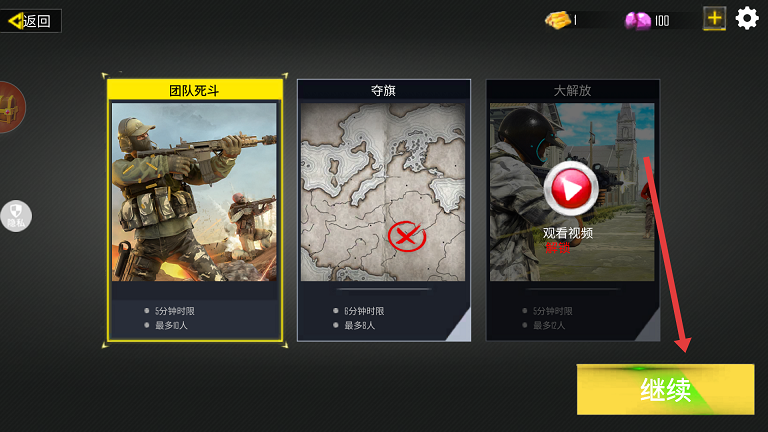Viewport: 768px width, 432px height.
Task: Tap the yellow 继续 continue button
Action: pyautogui.click(x=665, y=389)
